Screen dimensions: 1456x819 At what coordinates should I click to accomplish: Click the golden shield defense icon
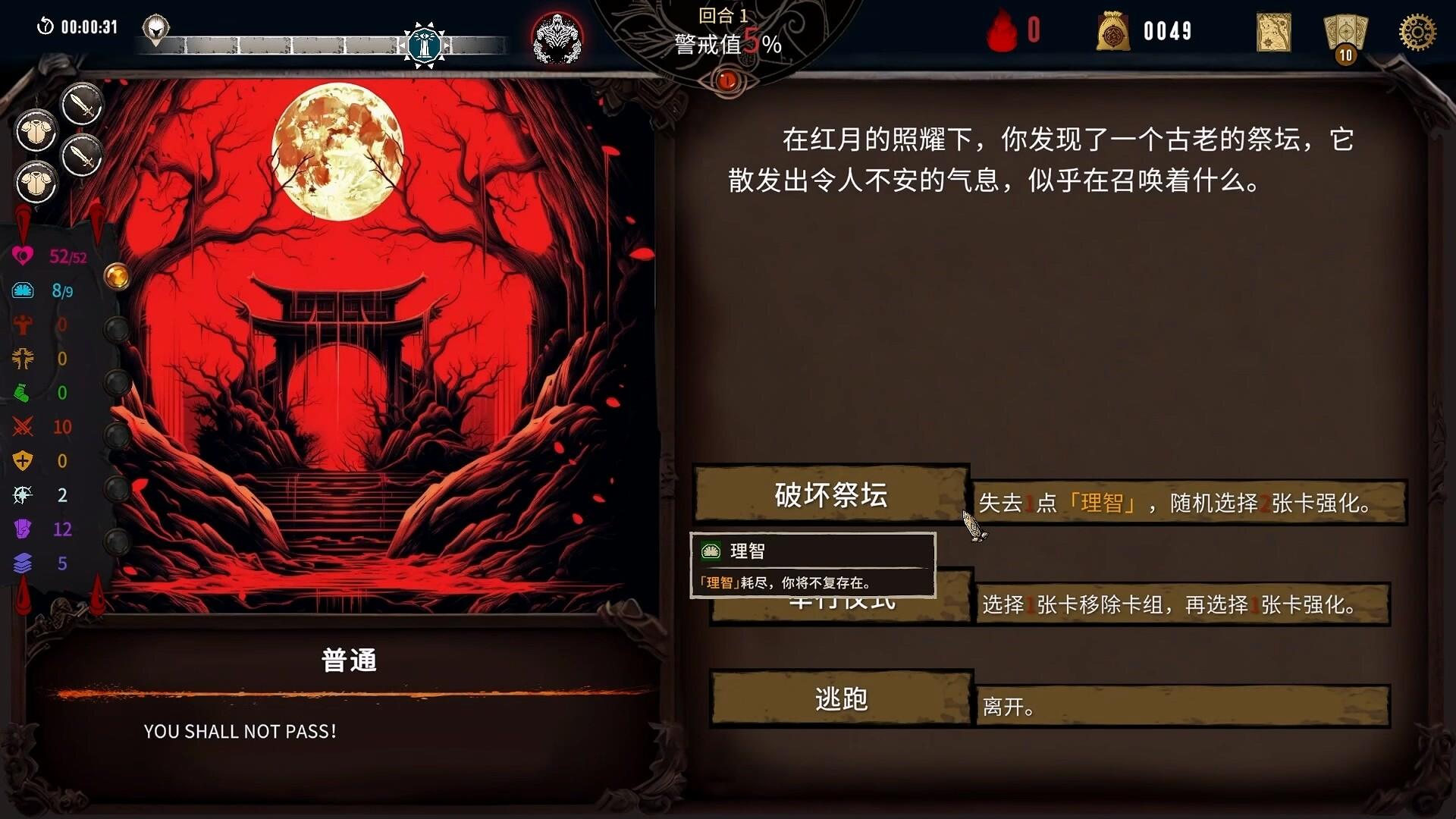[x=23, y=461]
